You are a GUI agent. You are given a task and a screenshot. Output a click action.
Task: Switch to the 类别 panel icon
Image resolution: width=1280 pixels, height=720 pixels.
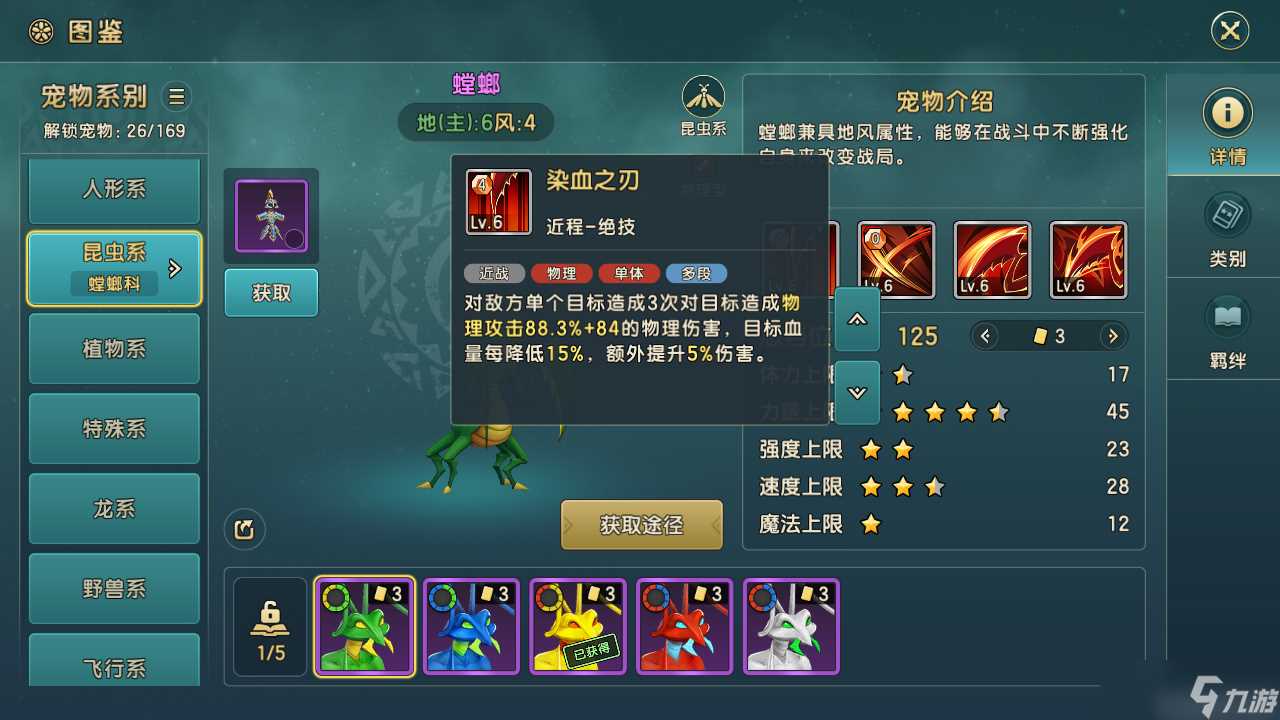point(1226,215)
